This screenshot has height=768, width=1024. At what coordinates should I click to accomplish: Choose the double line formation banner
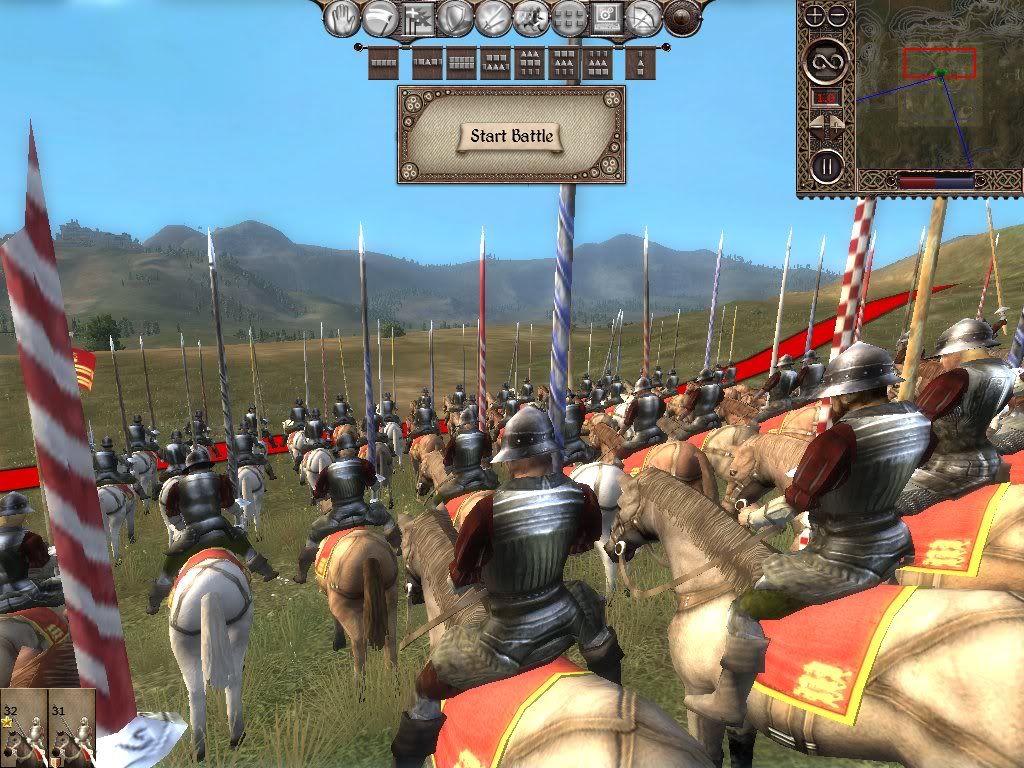(x=461, y=62)
